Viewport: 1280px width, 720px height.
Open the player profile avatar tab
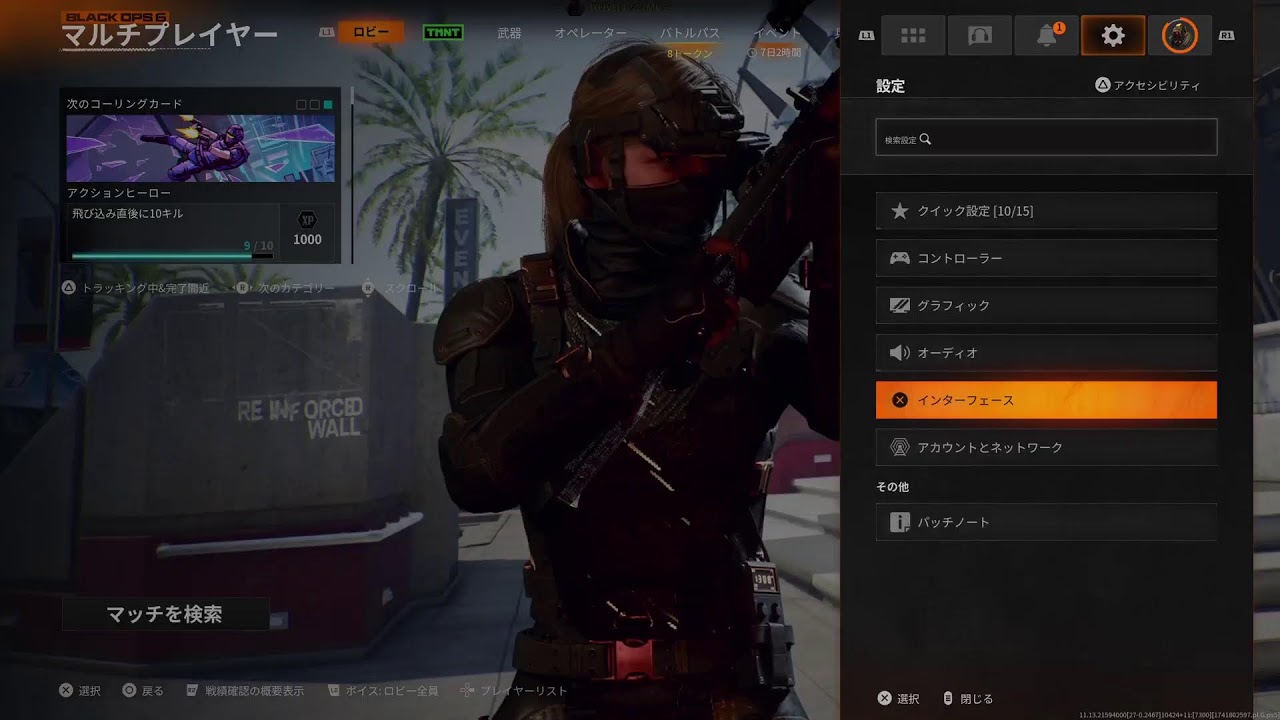pos(1179,36)
